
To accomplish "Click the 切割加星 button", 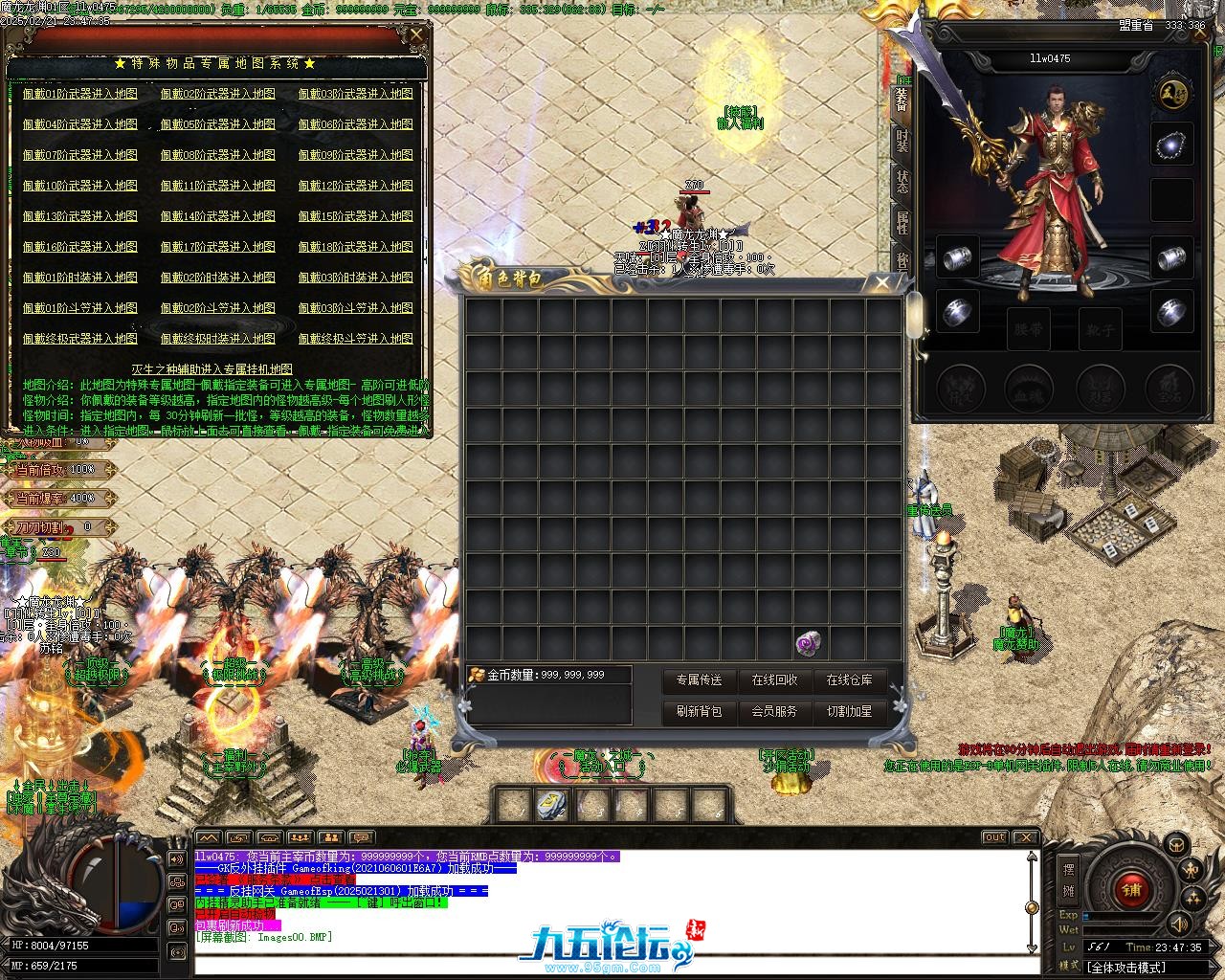I will pyautogui.click(x=849, y=712).
